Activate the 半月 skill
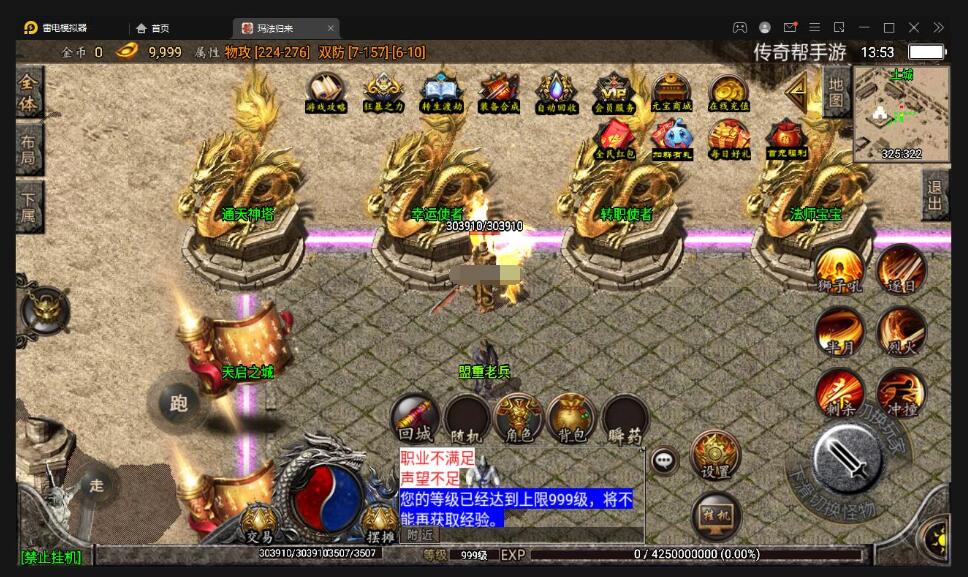 (838, 331)
